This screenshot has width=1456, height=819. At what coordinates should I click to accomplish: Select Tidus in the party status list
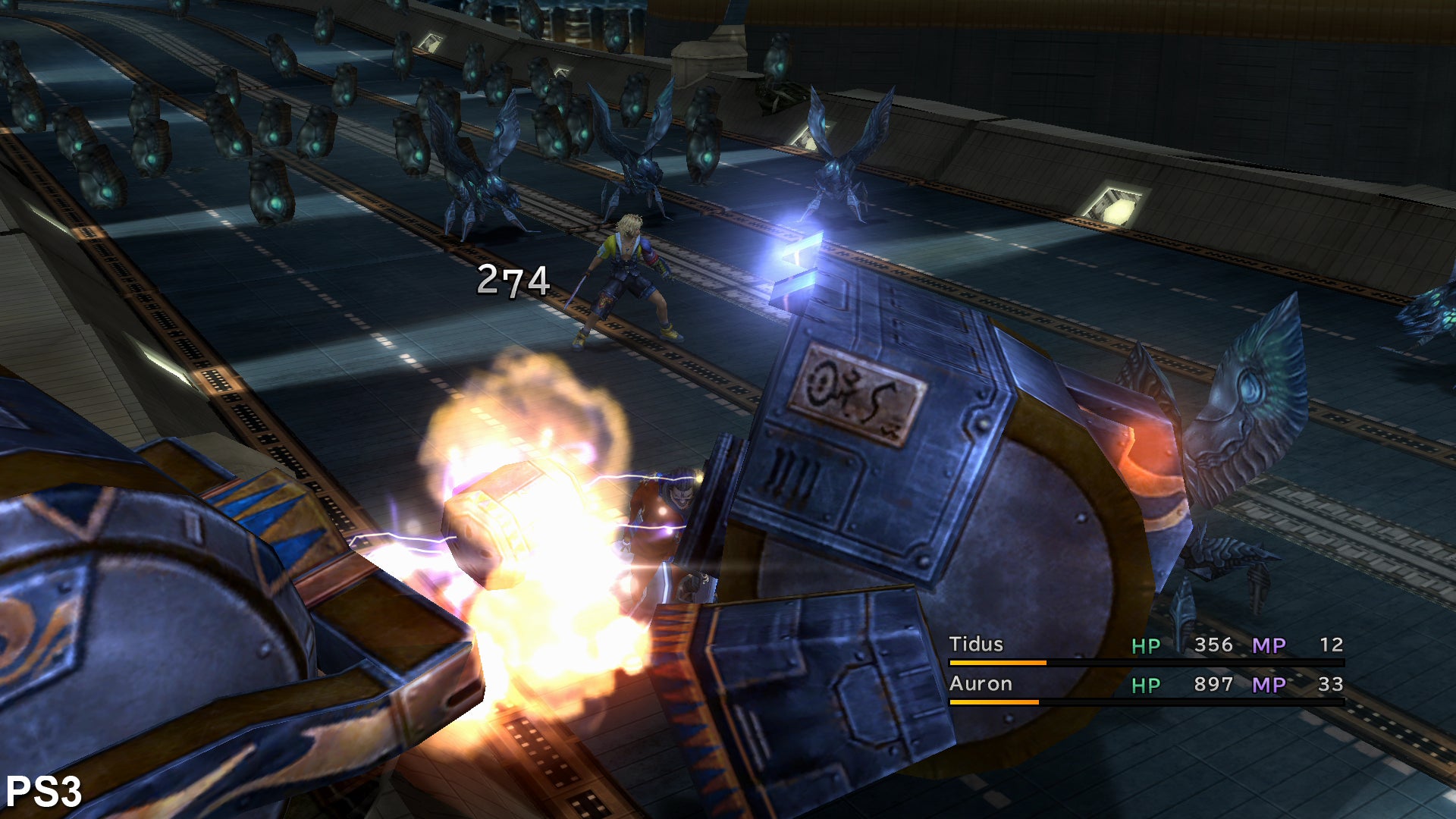976,645
